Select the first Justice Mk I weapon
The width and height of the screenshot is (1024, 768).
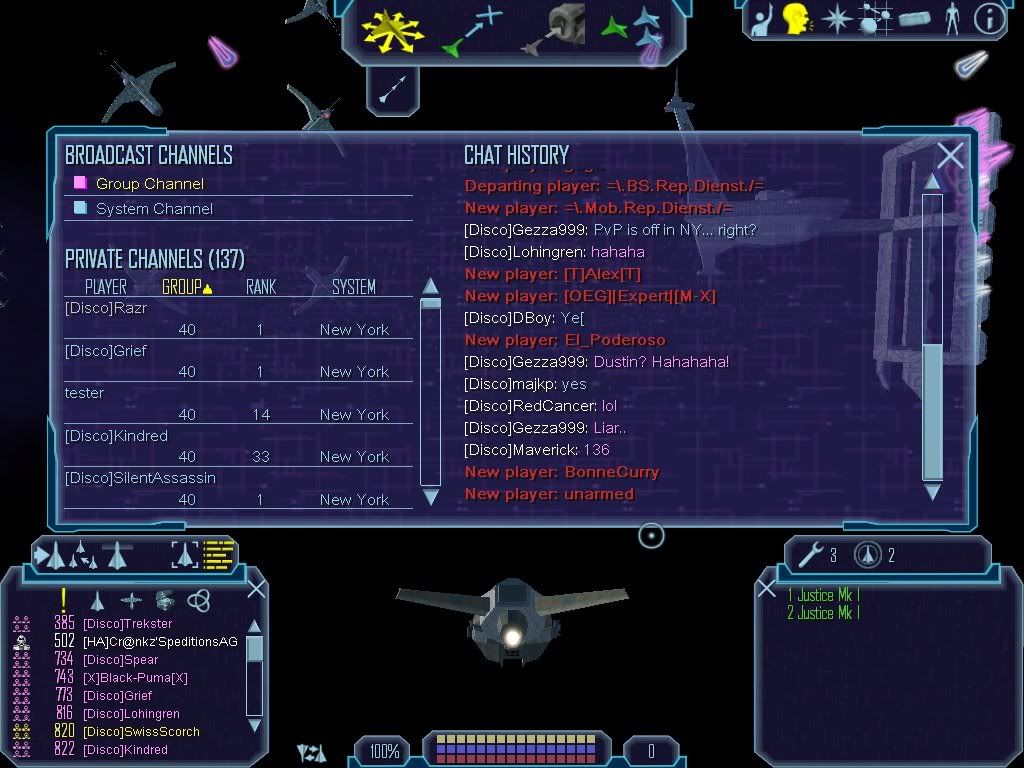(823, 595)
